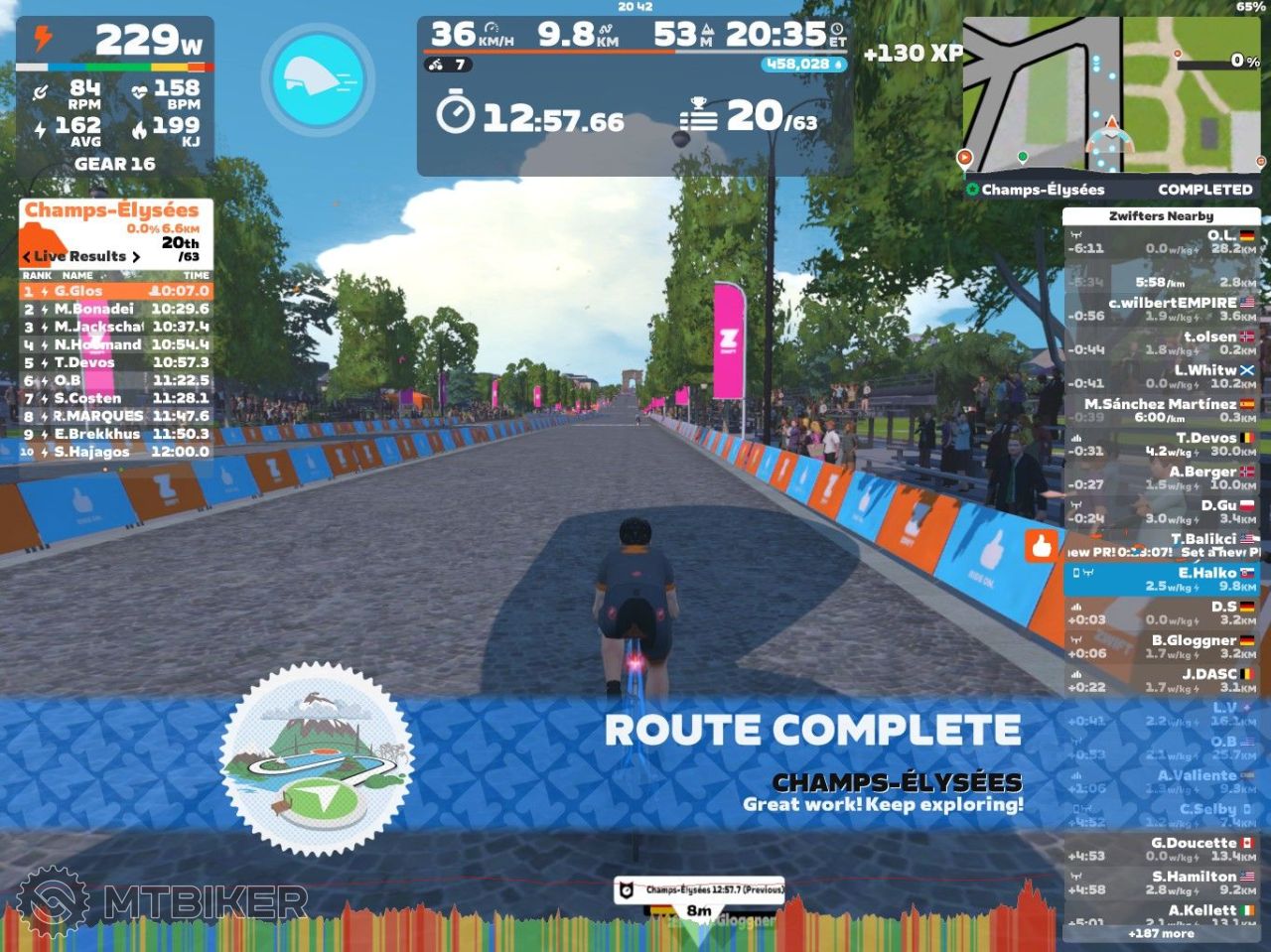Choose S.Hamilton from the nearby list

click(1162, 883)
